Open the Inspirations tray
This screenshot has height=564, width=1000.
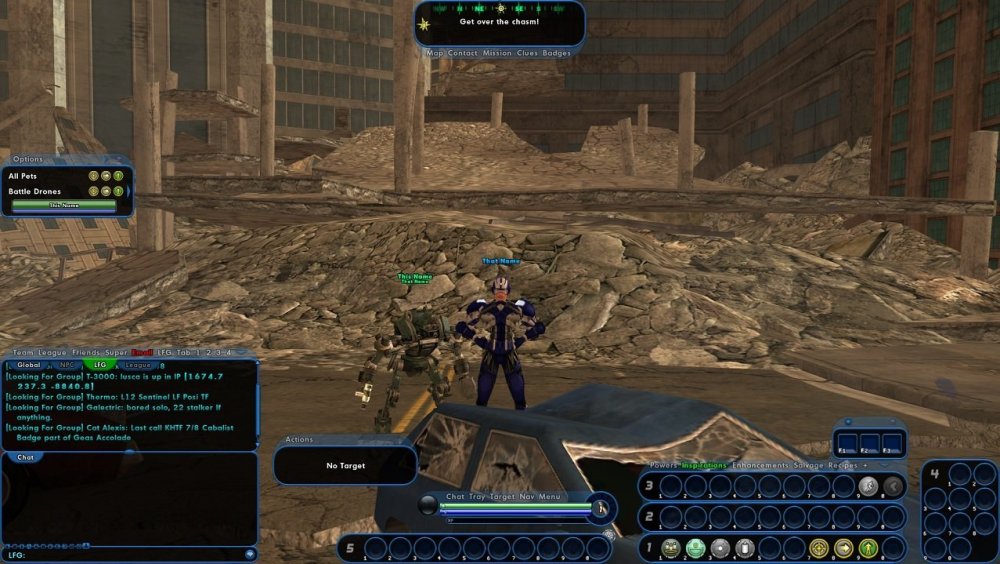(x=705, y=466)
